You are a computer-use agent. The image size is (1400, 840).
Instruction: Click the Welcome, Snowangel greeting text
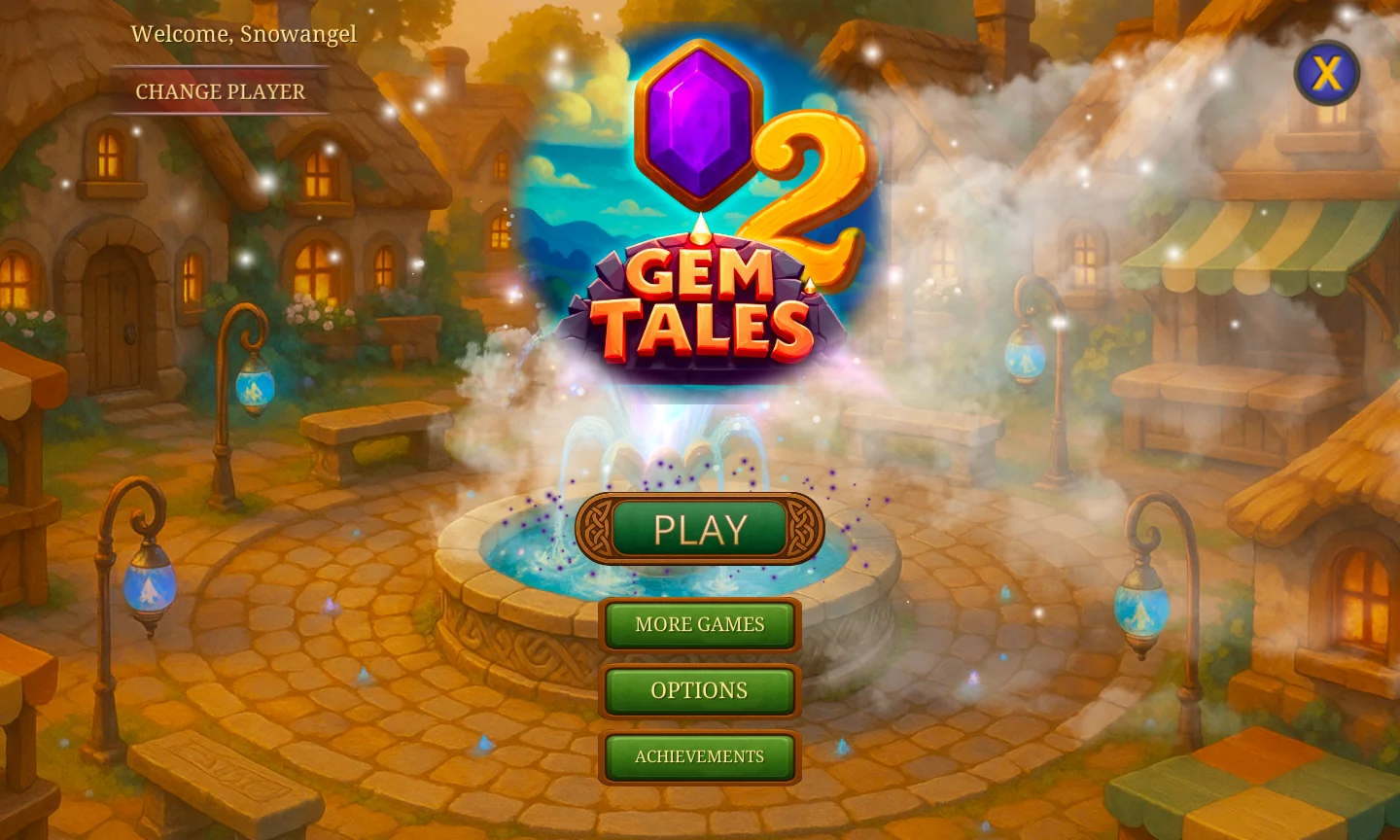pyautogui.click(x=243, y=33)
